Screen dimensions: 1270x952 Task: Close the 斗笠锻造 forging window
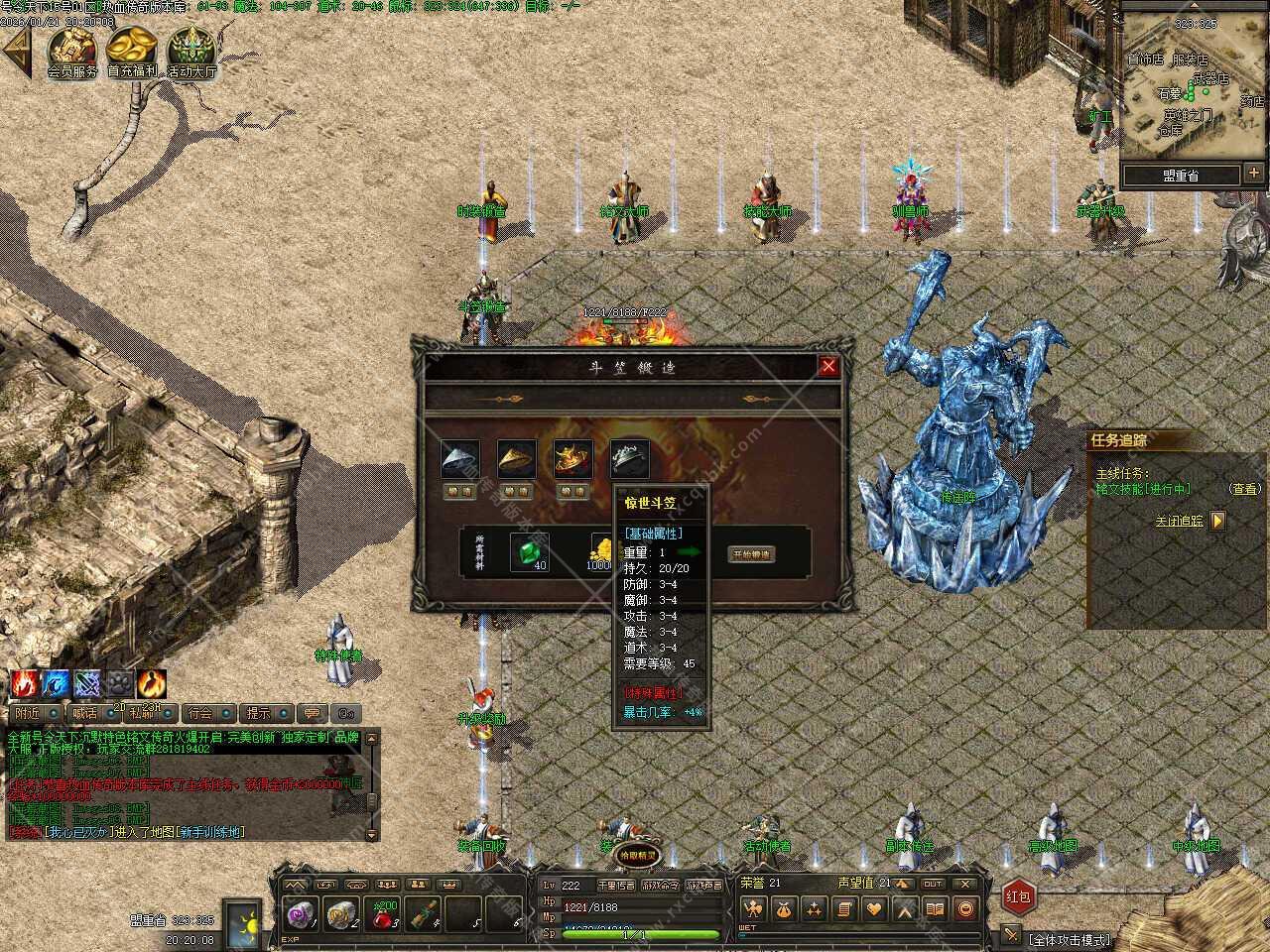click(828, 366)
